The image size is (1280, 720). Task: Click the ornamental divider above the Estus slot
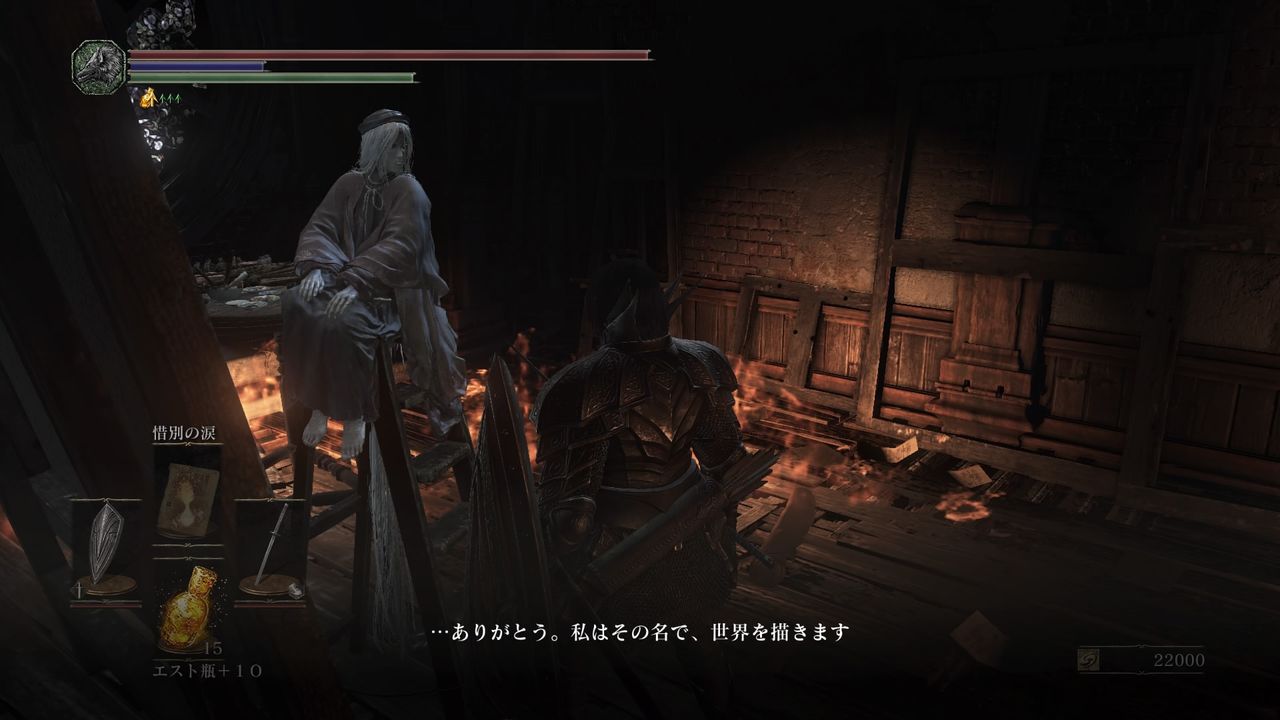pos(186,559)
